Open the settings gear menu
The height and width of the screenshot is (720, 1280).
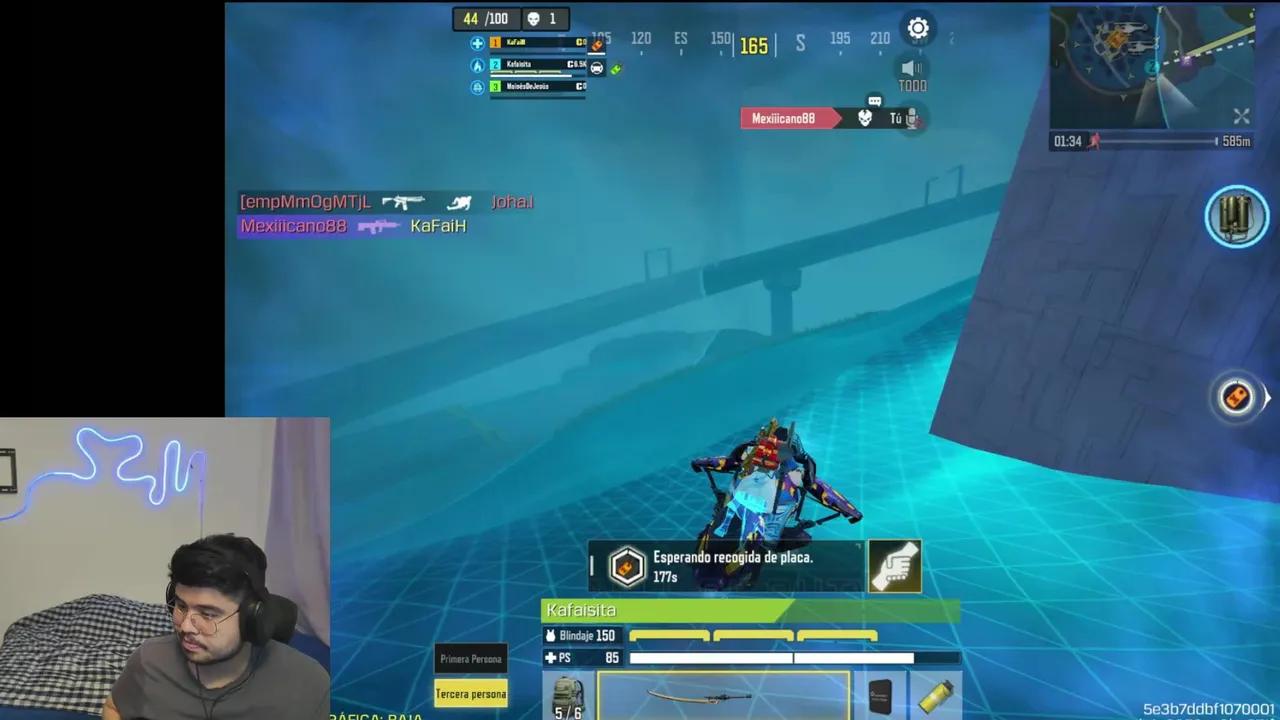click(x=918, y=28)
